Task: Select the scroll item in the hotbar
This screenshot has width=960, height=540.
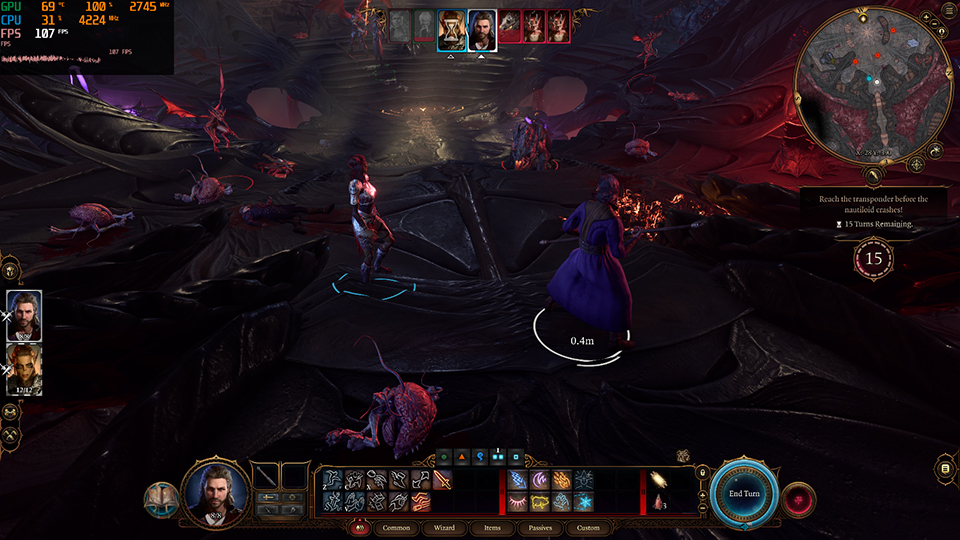Action: click(659, 480)
